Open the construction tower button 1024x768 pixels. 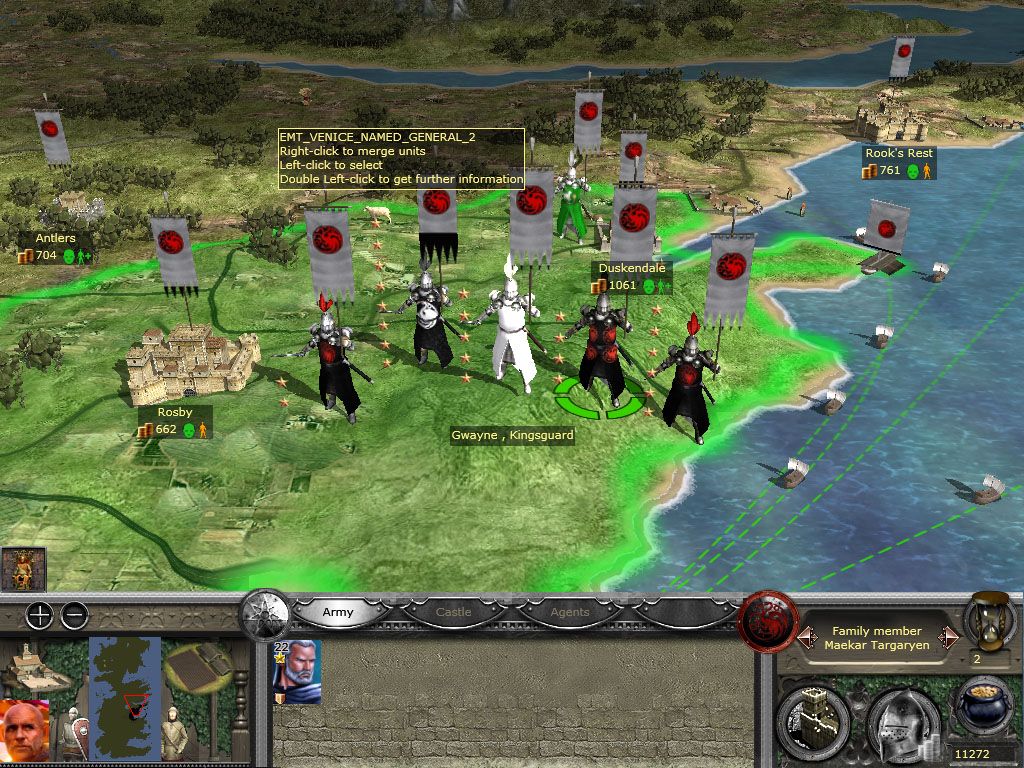click(812, 718)
